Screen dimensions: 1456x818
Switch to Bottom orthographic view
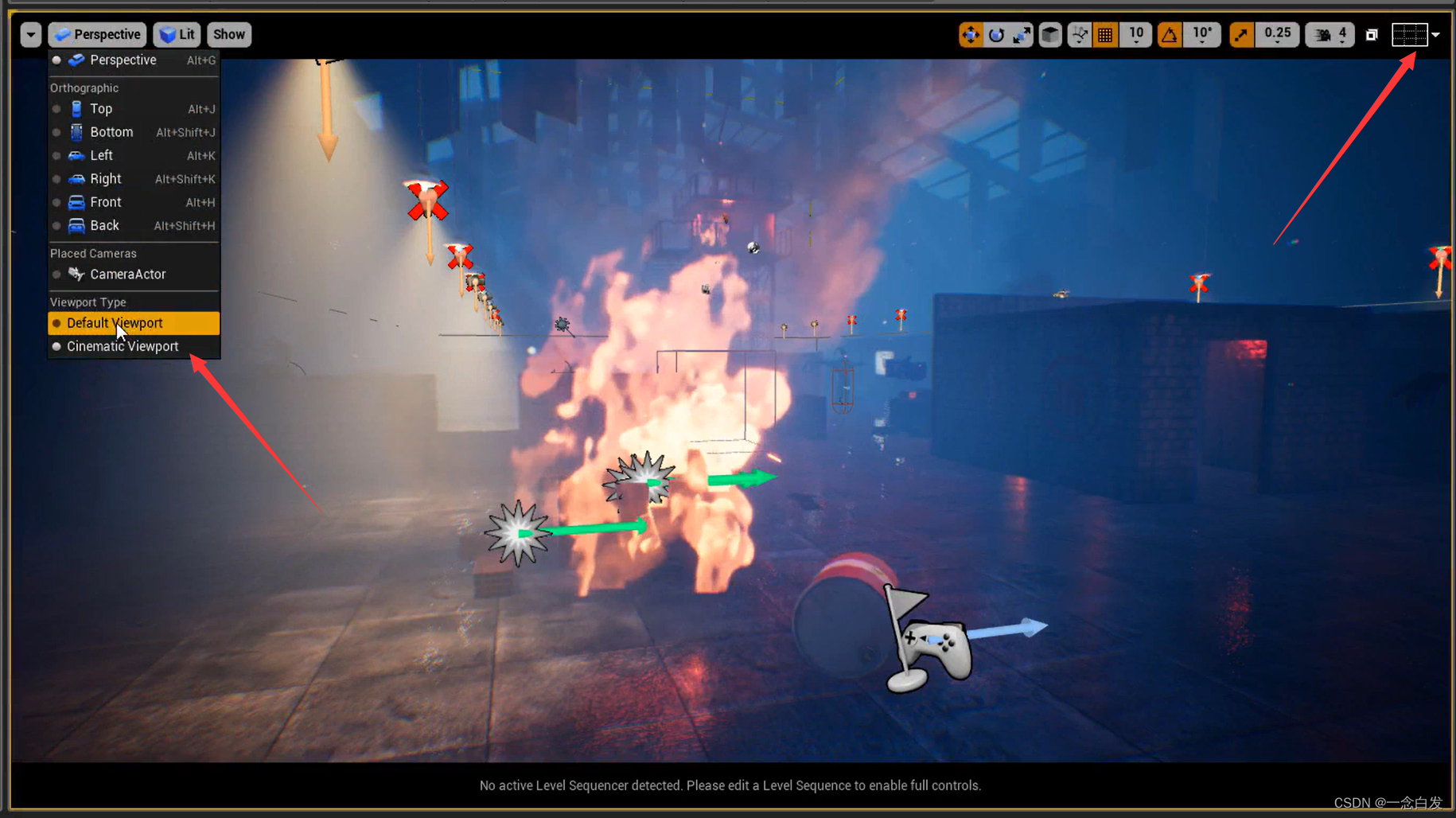click(x=111, y=132)
